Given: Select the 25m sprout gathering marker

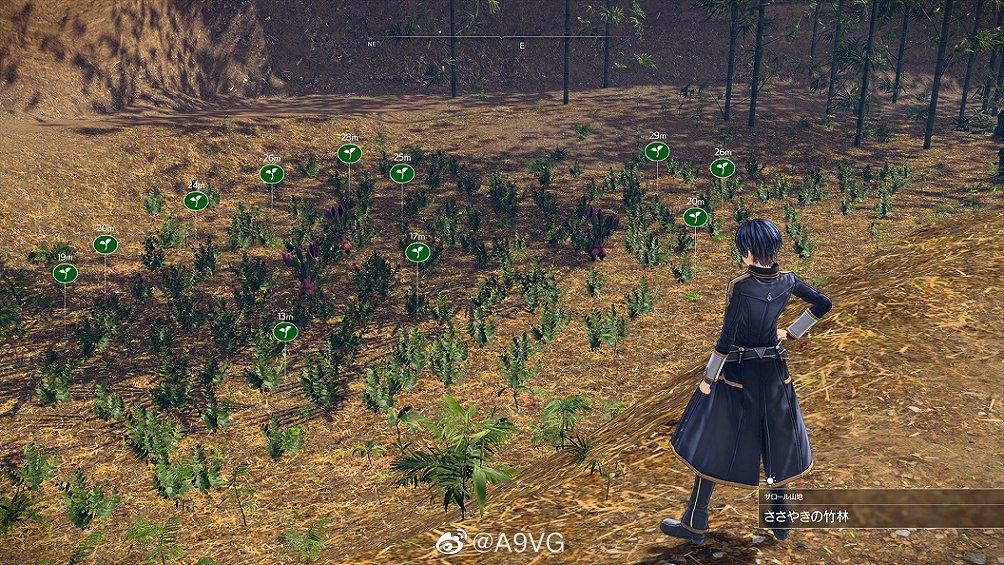Looking at the screenshot, I should (402, 173).
